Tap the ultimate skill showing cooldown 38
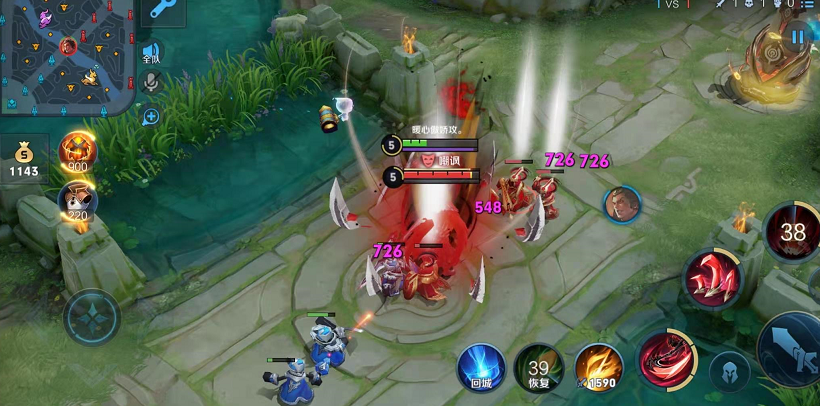The width and height of the screenshot is (820, 406). pyautogui.click(x=792, y=231)
